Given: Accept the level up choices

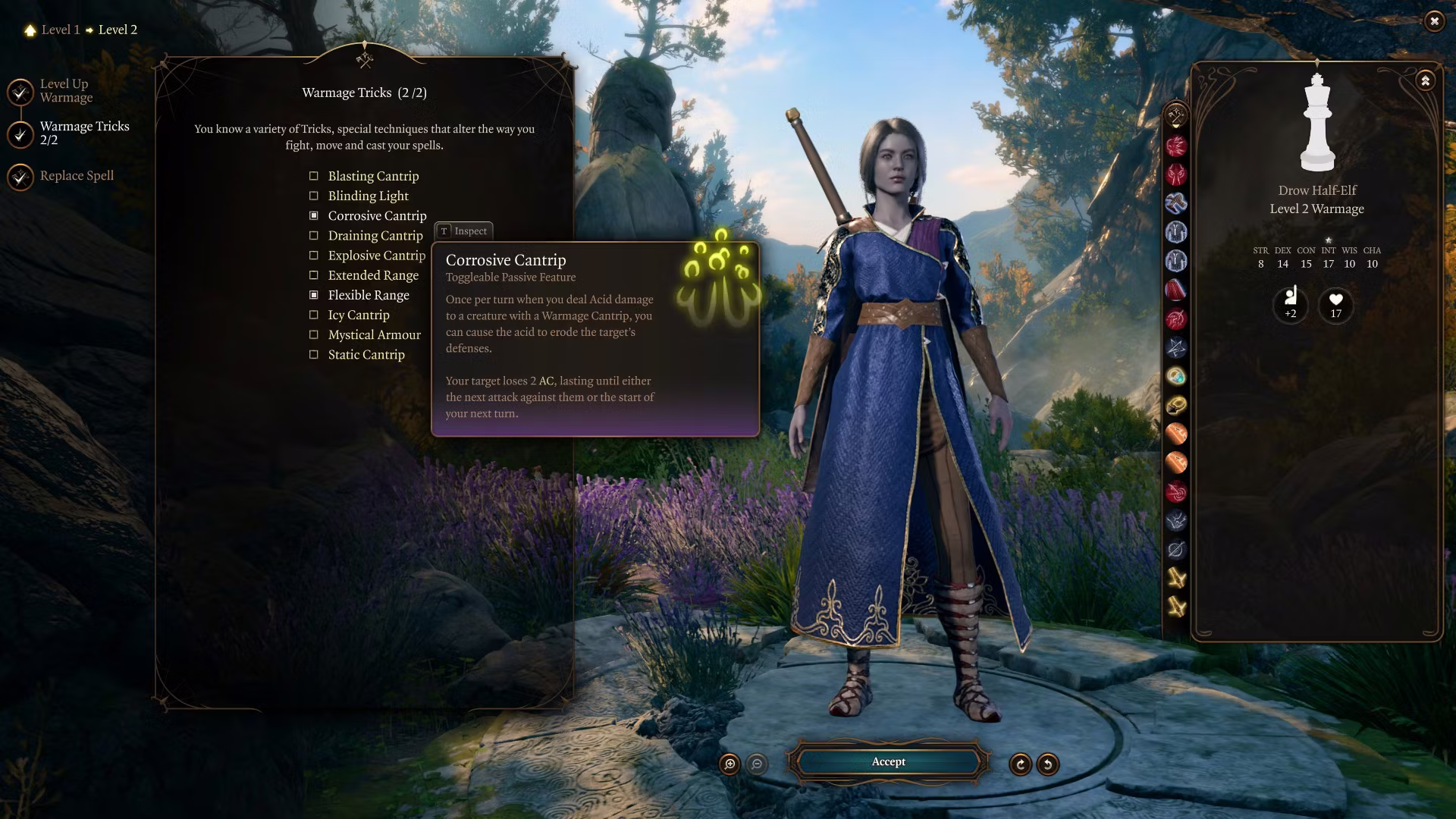Looking at the screenshot, I should tap(888, 762).
